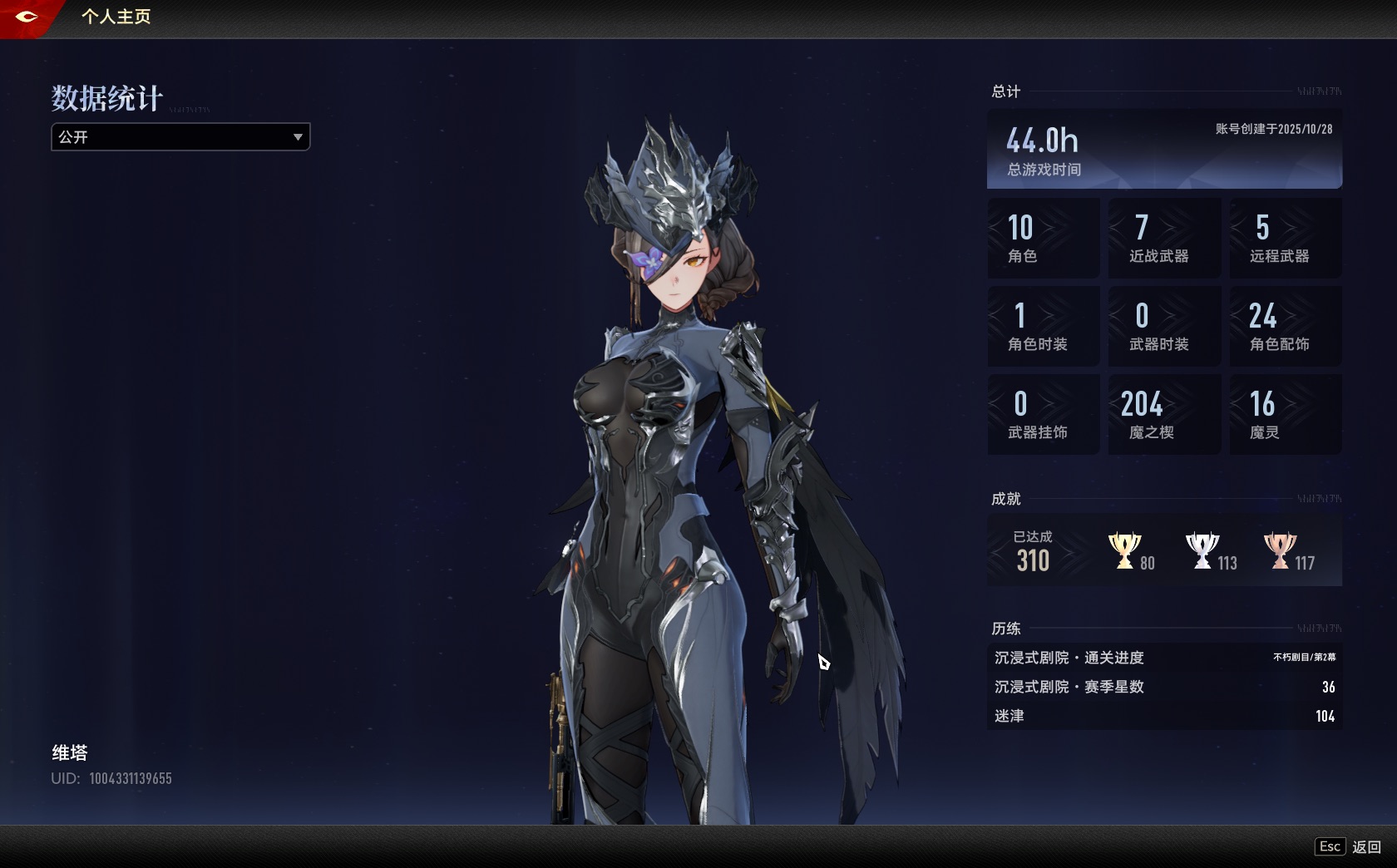Select the 沉浸式剧院·赛季星数 row
The image size is (1397, 868).
(1164, 687)
